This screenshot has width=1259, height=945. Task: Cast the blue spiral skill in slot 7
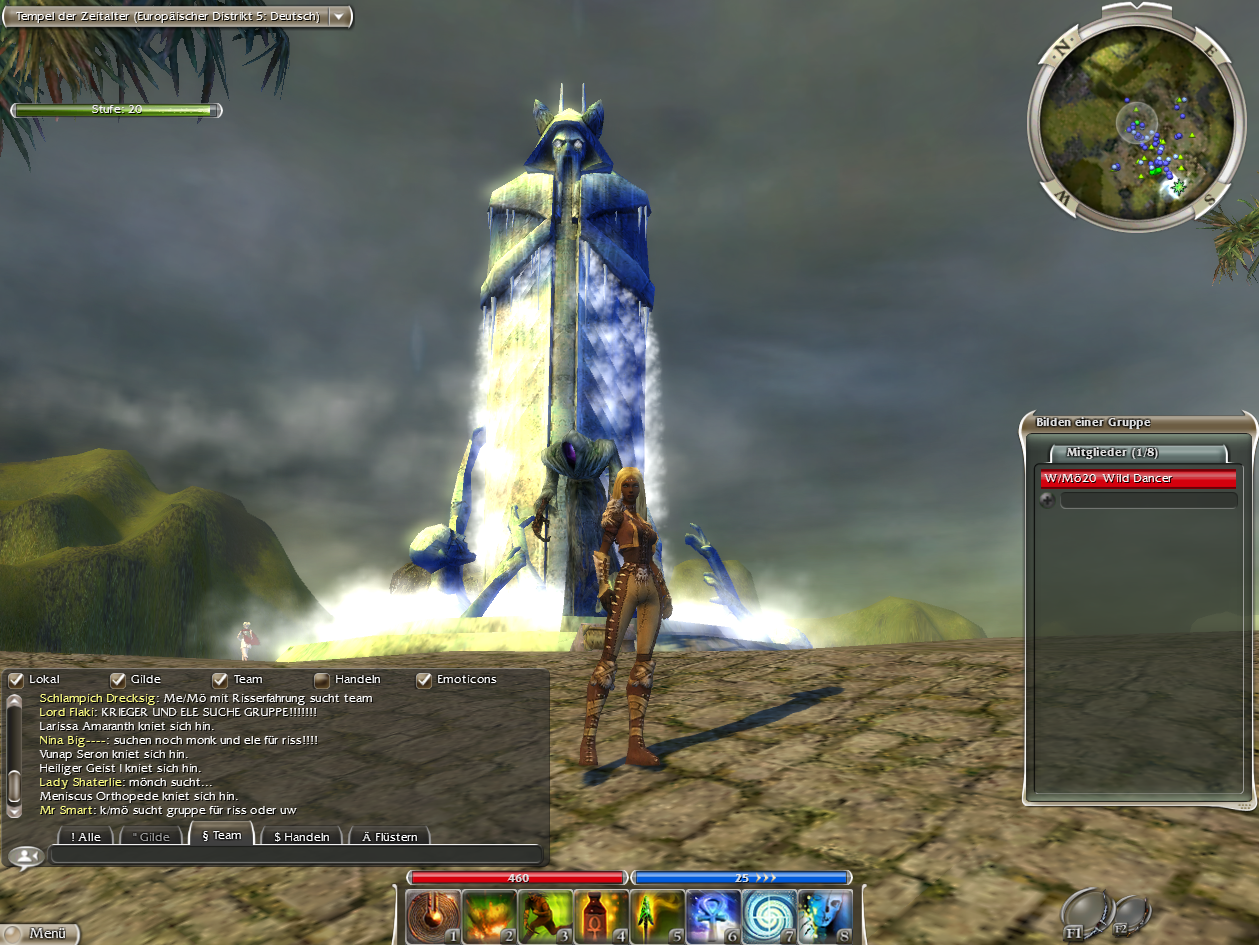[769, 916]
